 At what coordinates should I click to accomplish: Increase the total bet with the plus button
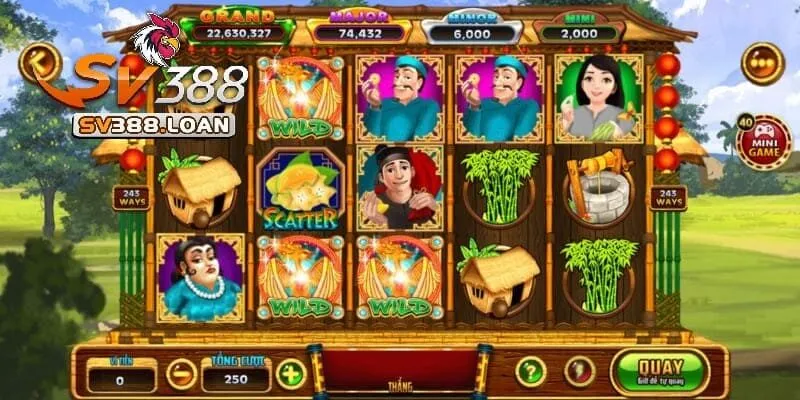[x=290, y=374]
